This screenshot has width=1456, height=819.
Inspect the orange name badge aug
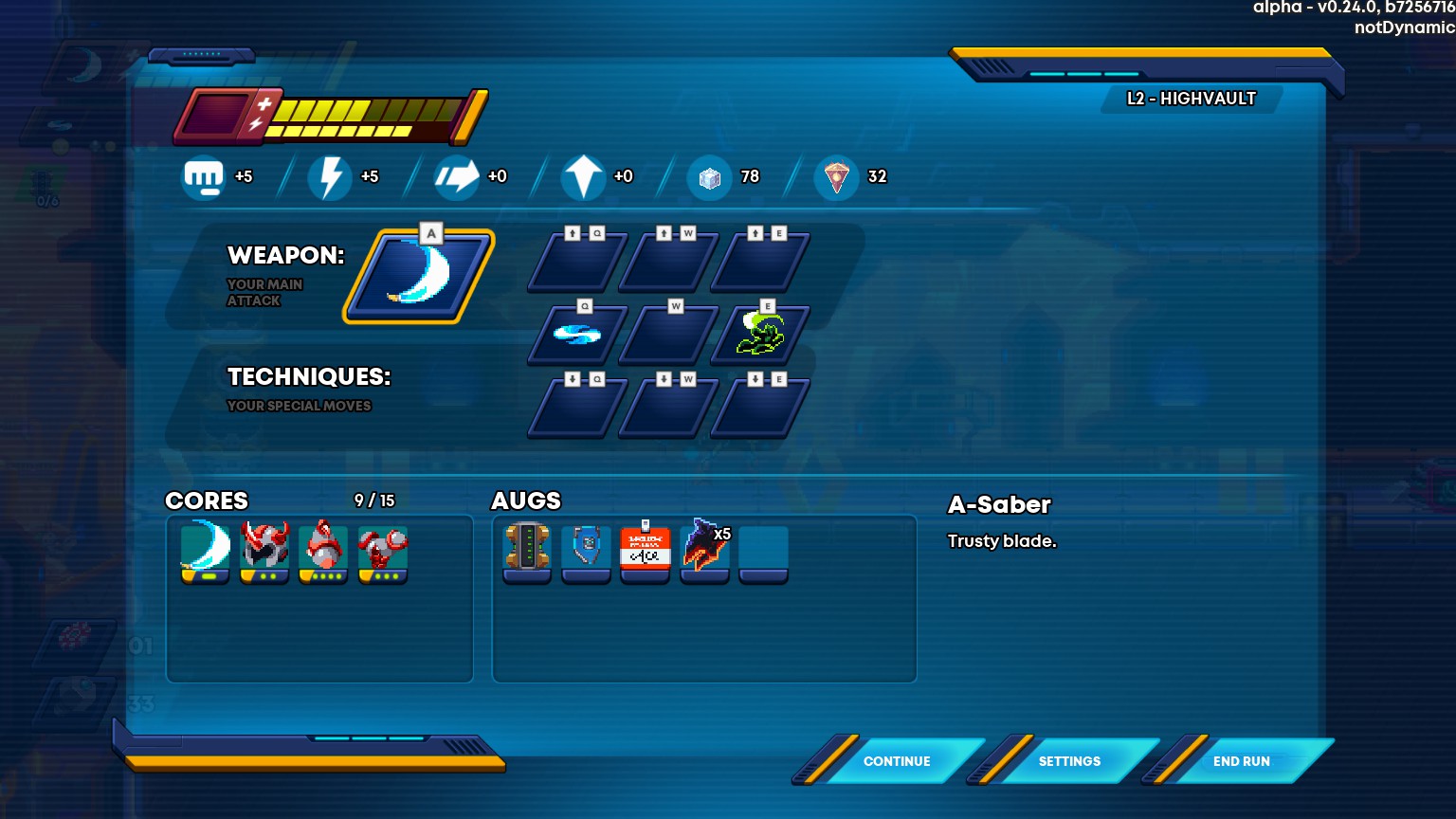[645, 550]
